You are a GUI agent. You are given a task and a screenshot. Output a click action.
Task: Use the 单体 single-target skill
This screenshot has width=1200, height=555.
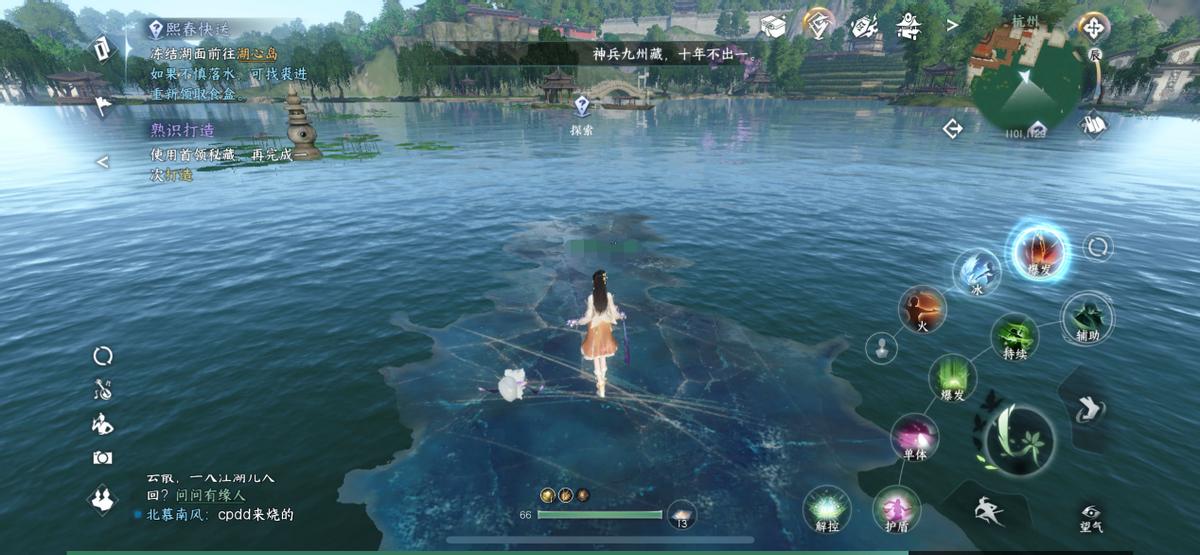point(914,438)
